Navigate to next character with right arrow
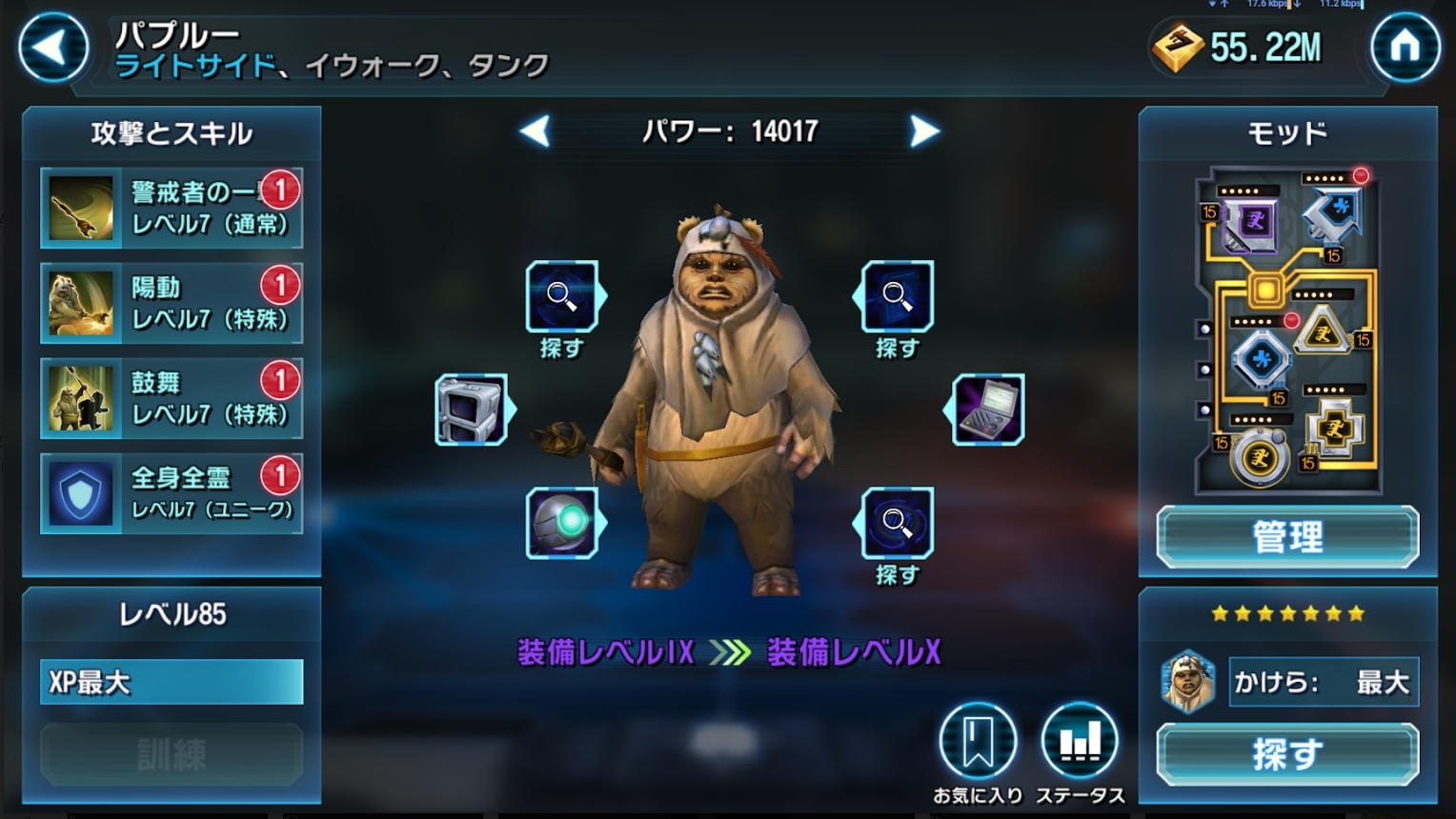Image resolution: width=1456 pixels, height=819 pixels. click(922, 131)
